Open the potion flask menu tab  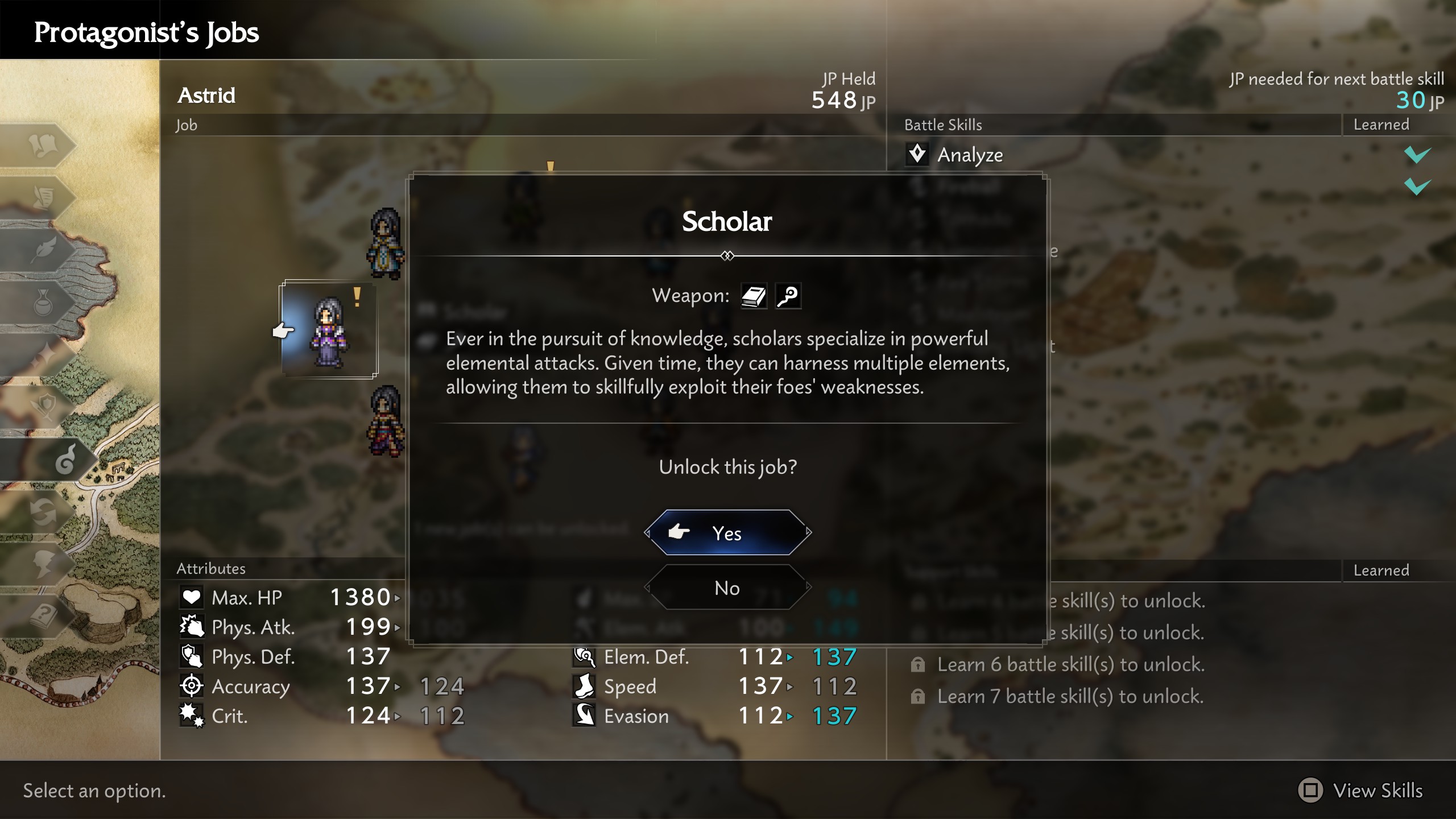point(43,302)
